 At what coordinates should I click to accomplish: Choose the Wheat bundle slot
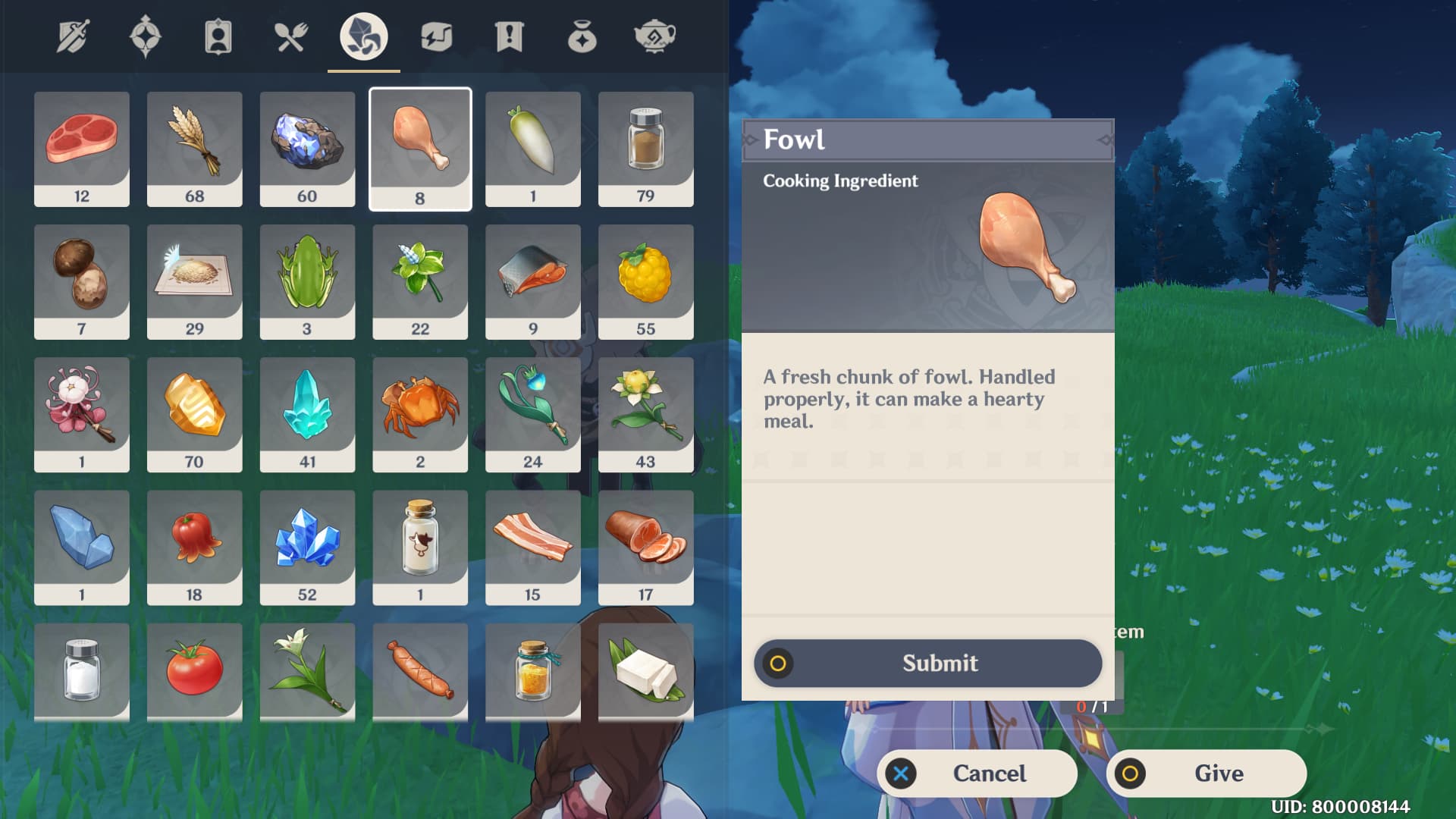pos(195,149)
